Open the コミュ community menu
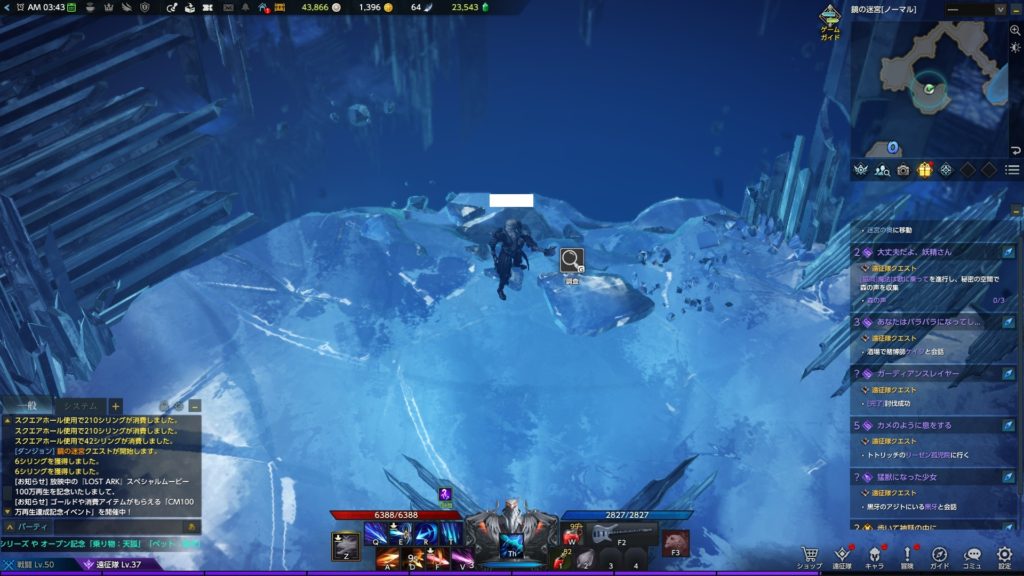Image resolution: width=1024 pixels, height=576 pixels. 972,555
